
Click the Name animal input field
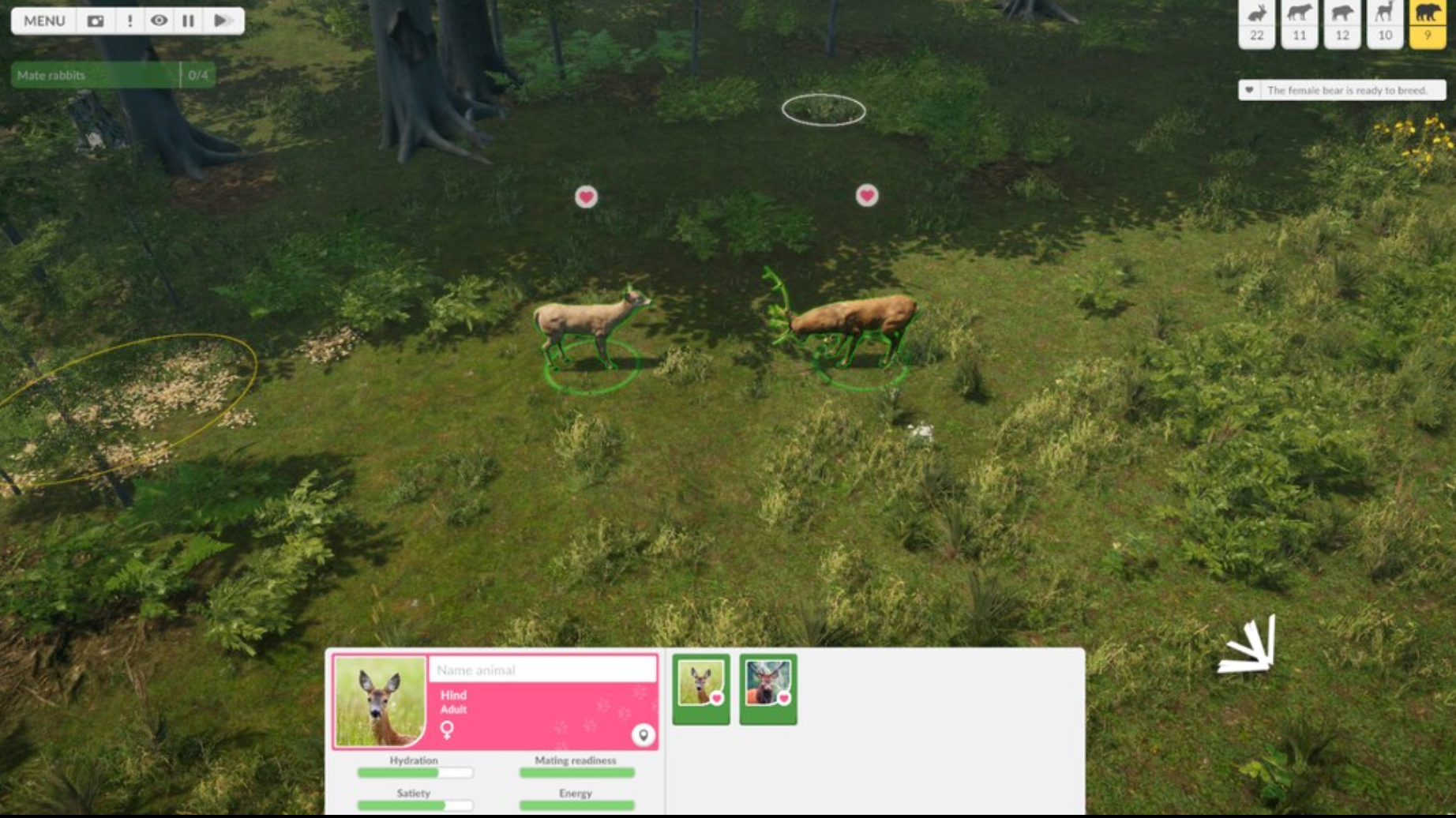tap(541, 670)
